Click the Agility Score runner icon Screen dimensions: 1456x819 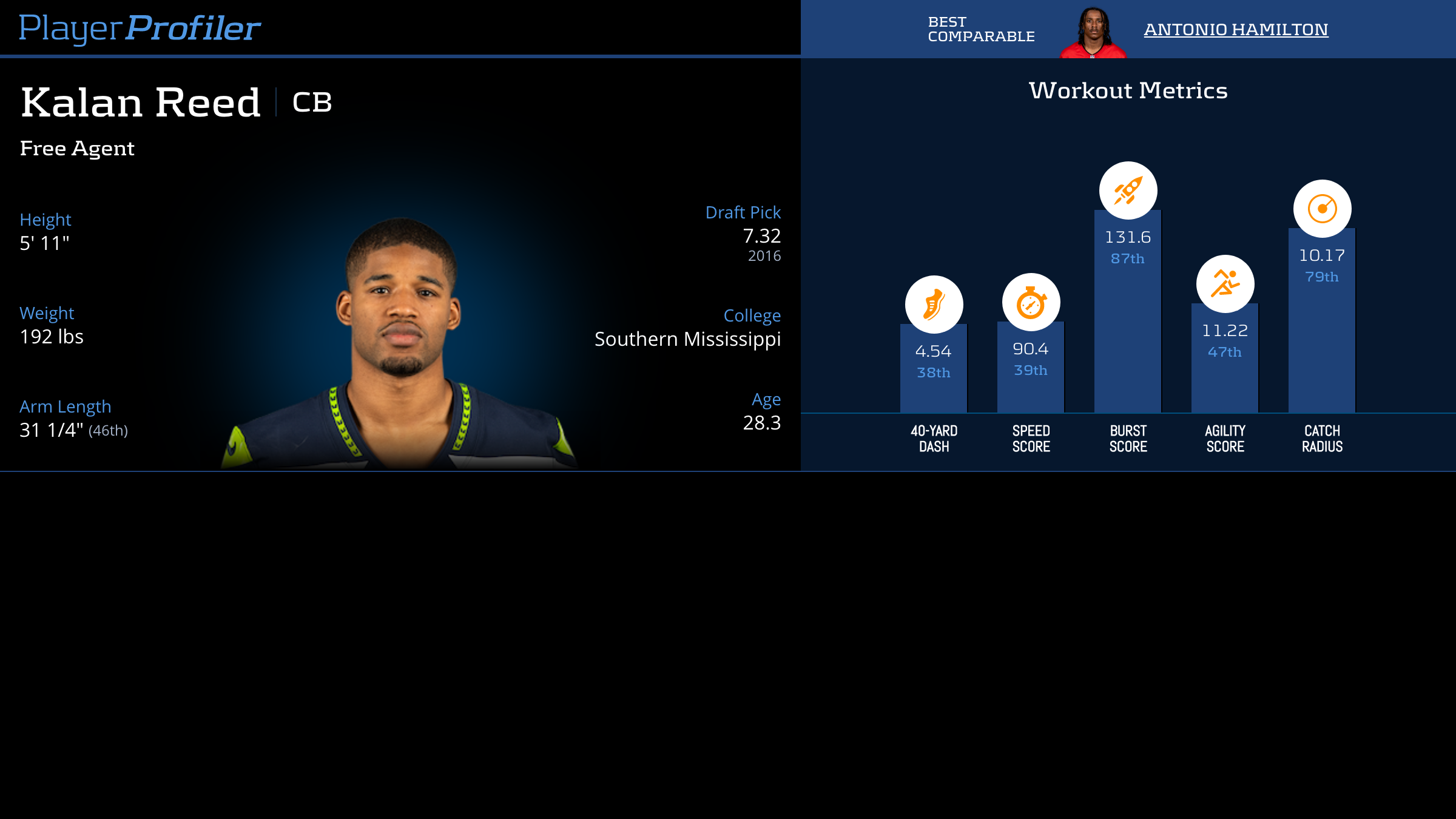(x=1225, y=284)
